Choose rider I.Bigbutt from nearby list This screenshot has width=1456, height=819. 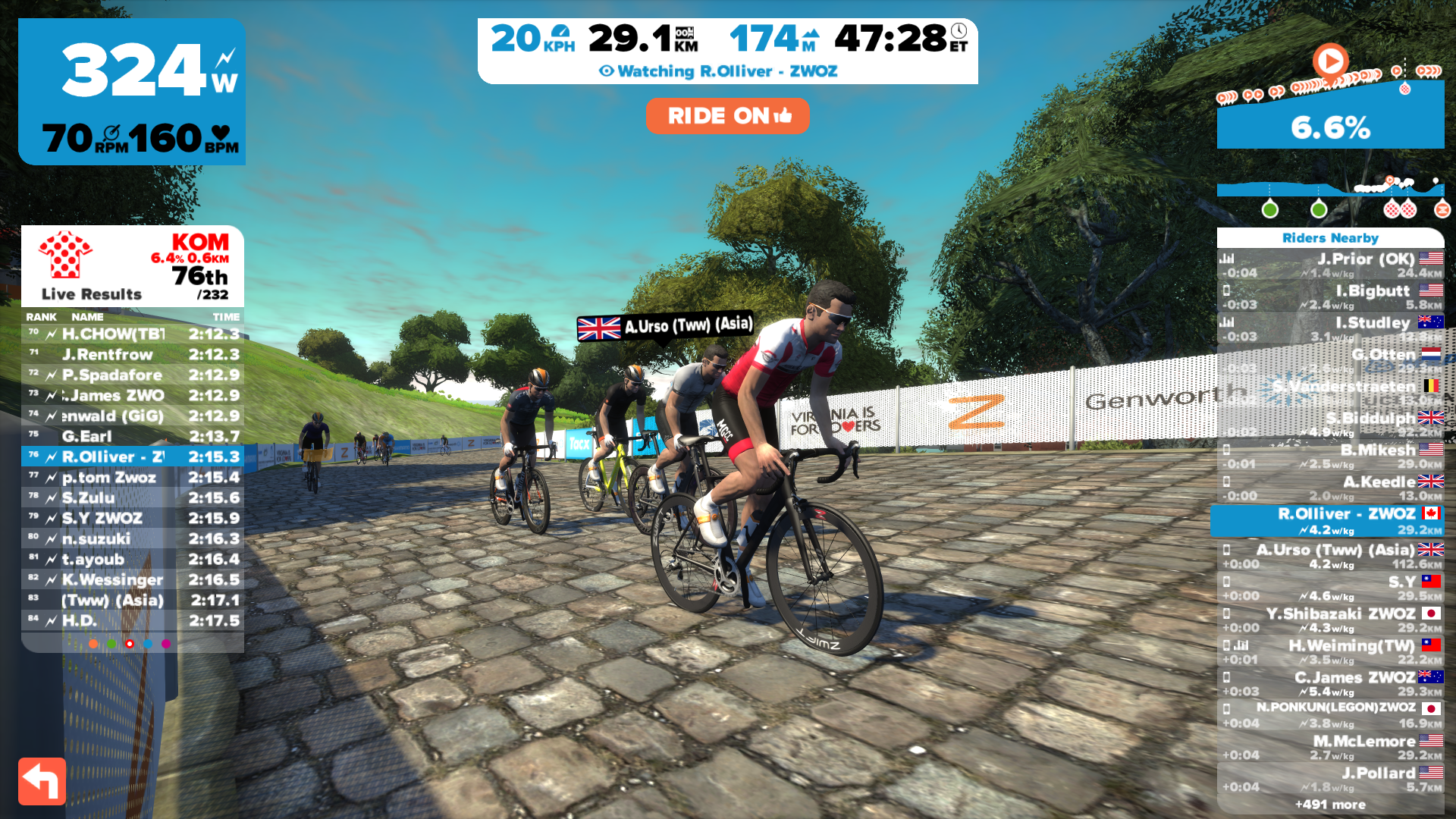(1330, 297)
